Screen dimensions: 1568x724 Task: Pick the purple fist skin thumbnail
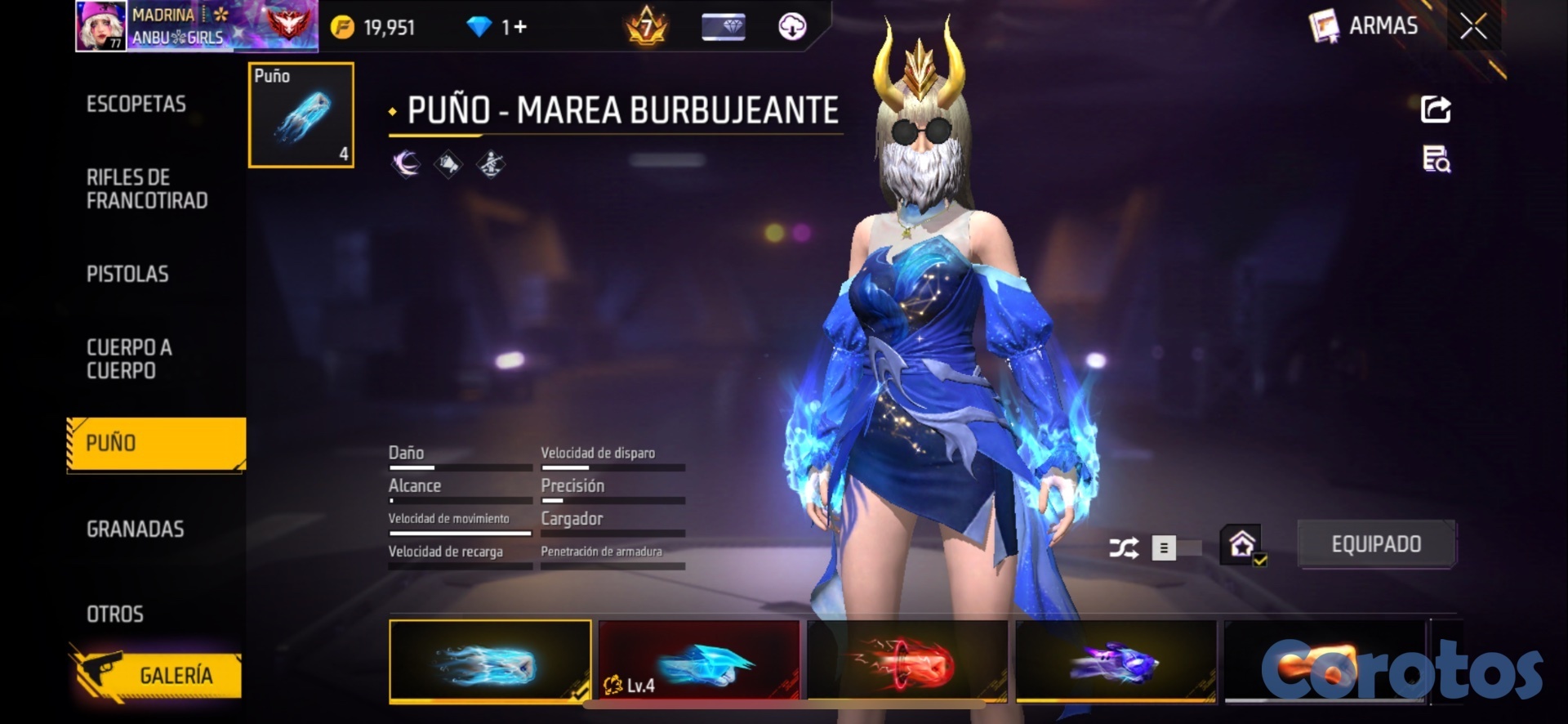1116,661
